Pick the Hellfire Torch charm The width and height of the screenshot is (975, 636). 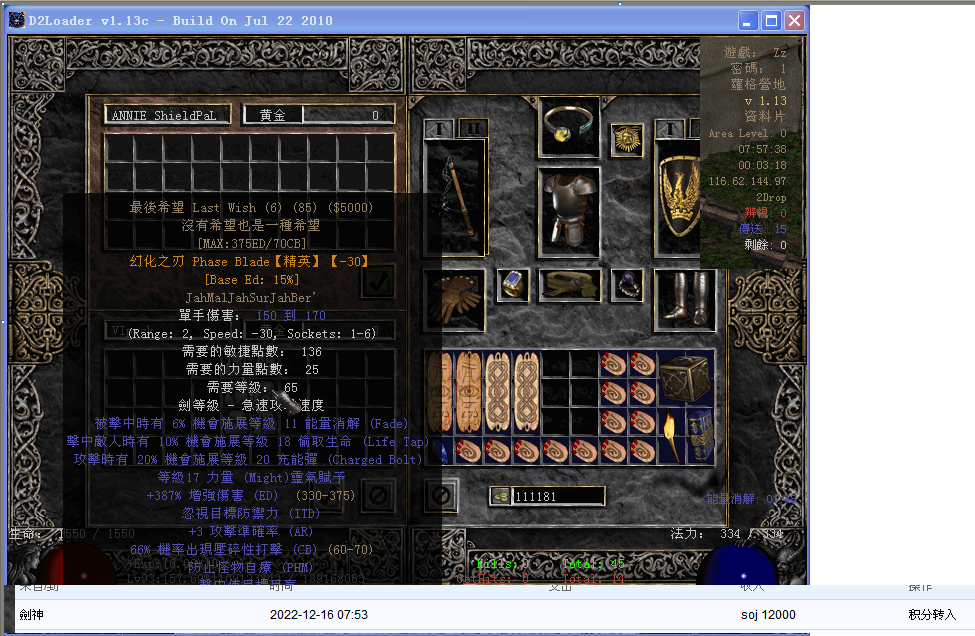[x=670, y=435]
